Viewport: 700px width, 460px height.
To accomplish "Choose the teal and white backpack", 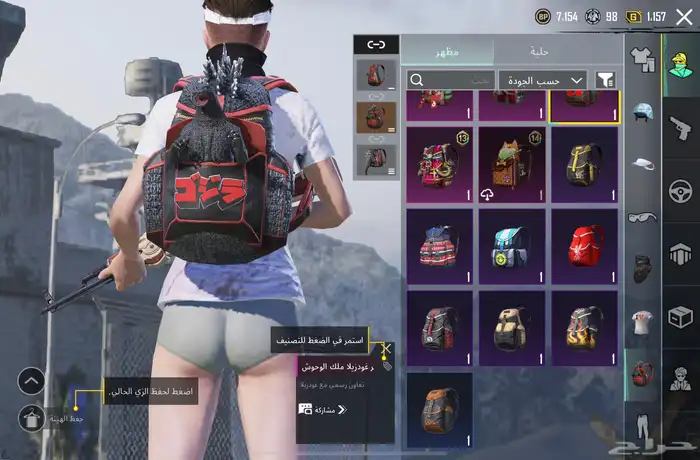I will tap(512, 245).
